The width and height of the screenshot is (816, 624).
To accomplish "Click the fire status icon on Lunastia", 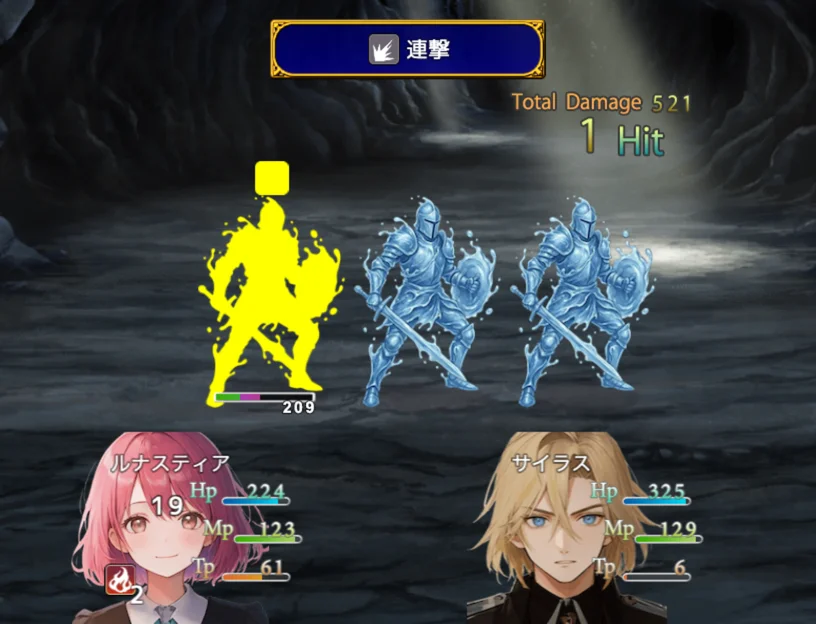I will pos(119,579).
